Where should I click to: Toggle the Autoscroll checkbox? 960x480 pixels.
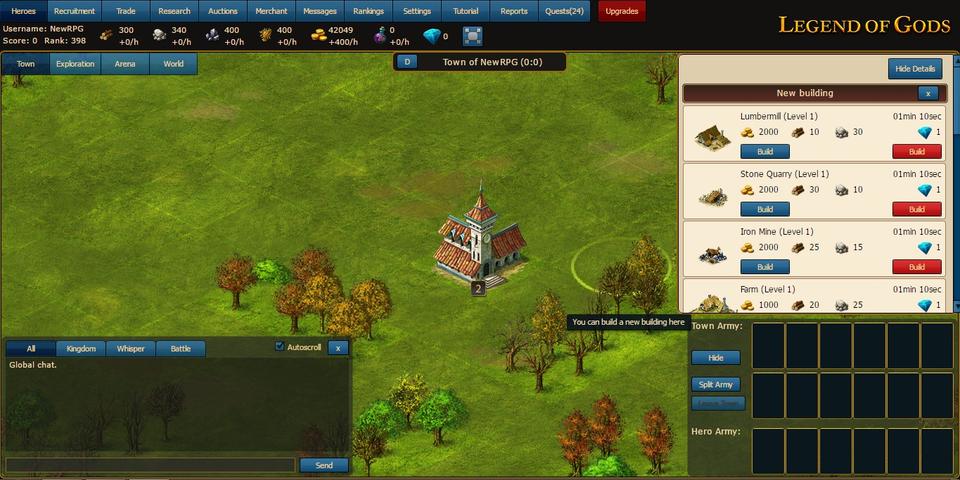coord(280,347)
